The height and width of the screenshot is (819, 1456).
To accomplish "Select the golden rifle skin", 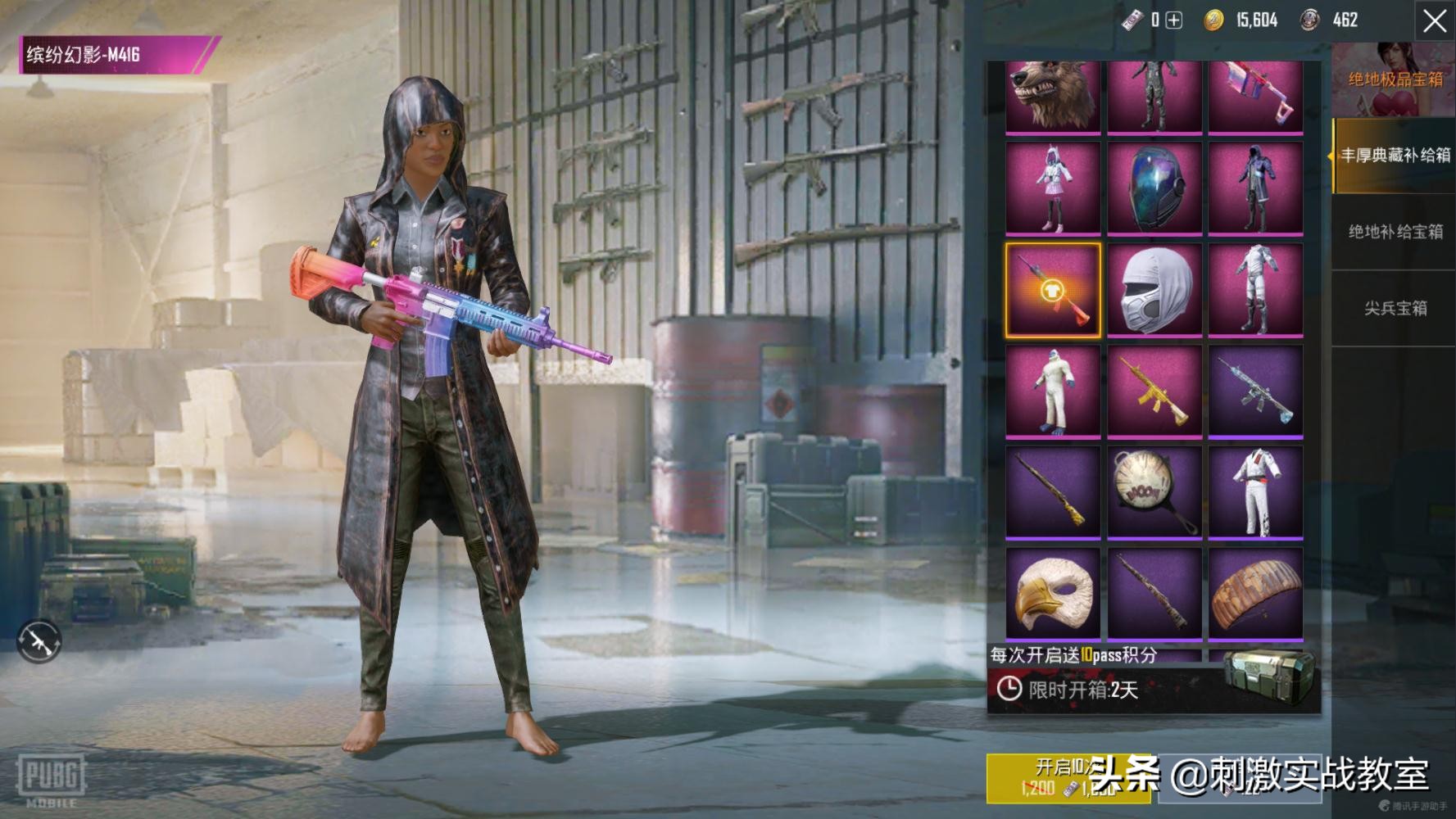I will (1154, 391).
